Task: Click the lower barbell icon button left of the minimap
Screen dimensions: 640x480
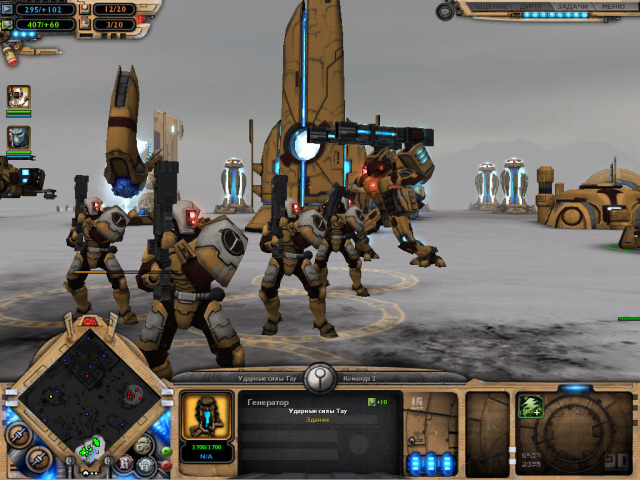Action: click(x=38, y=459)
